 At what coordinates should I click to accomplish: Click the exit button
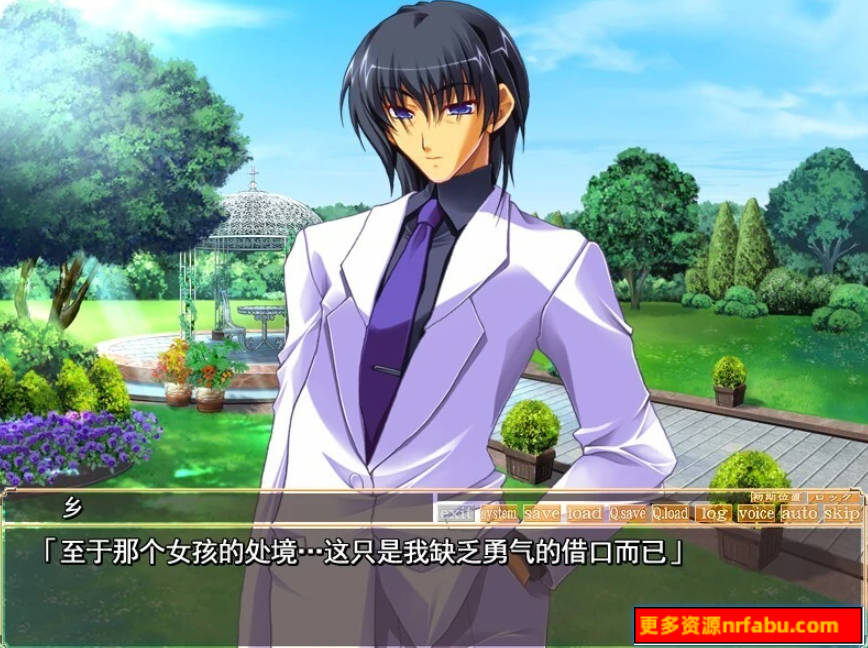(456, 513)
